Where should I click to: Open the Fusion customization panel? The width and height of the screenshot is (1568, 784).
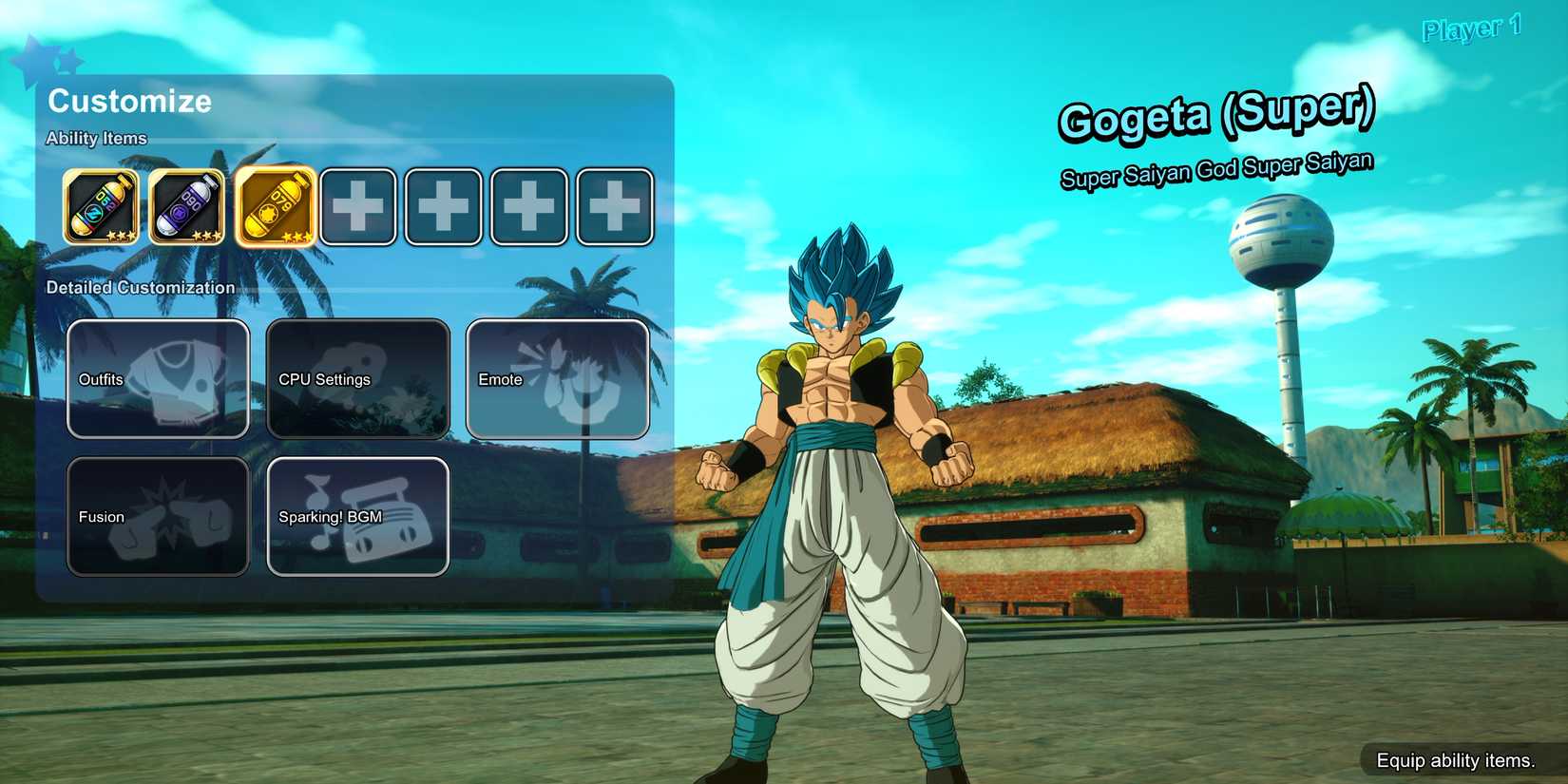point(157,516)
